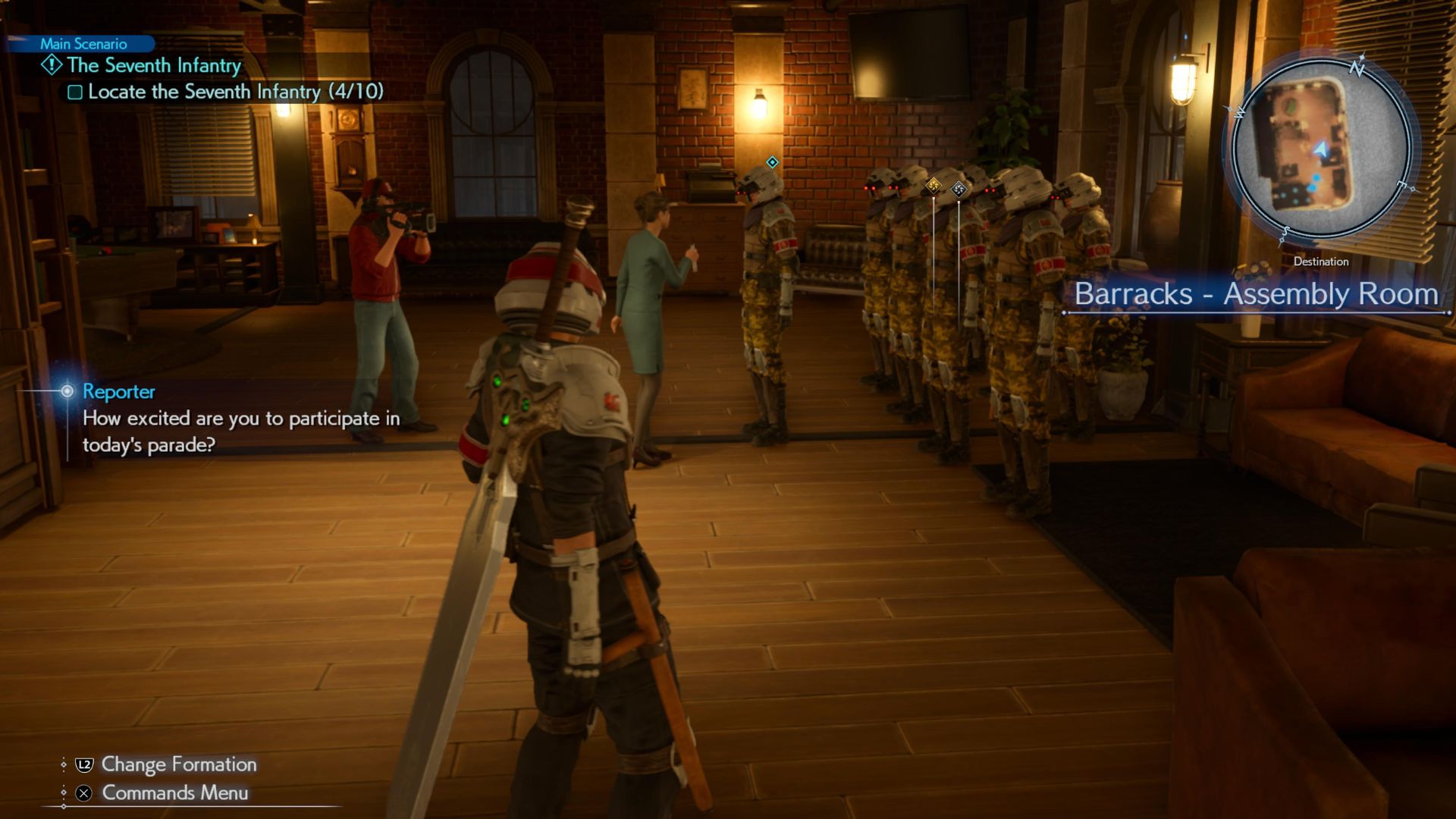Select the blue diamond marker over the soldier

[x=772, y=162]
